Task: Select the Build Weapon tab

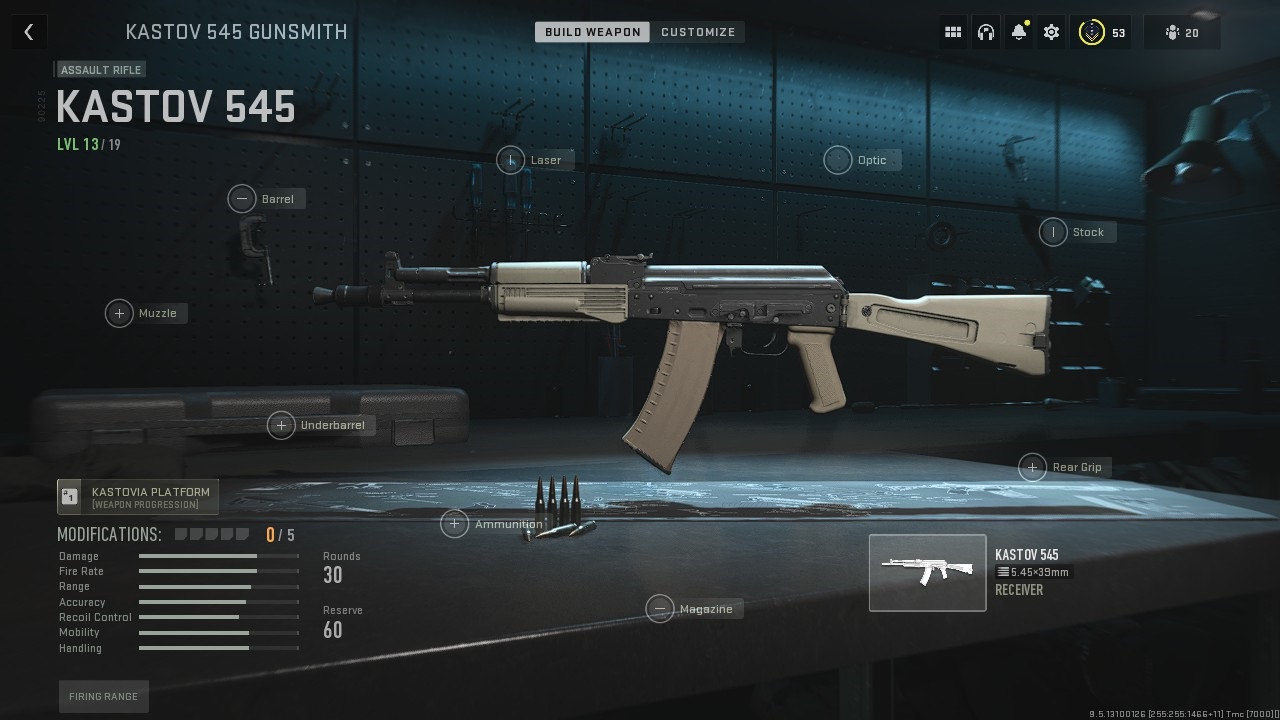Action: pyautogui.click(x=591, y=31)
